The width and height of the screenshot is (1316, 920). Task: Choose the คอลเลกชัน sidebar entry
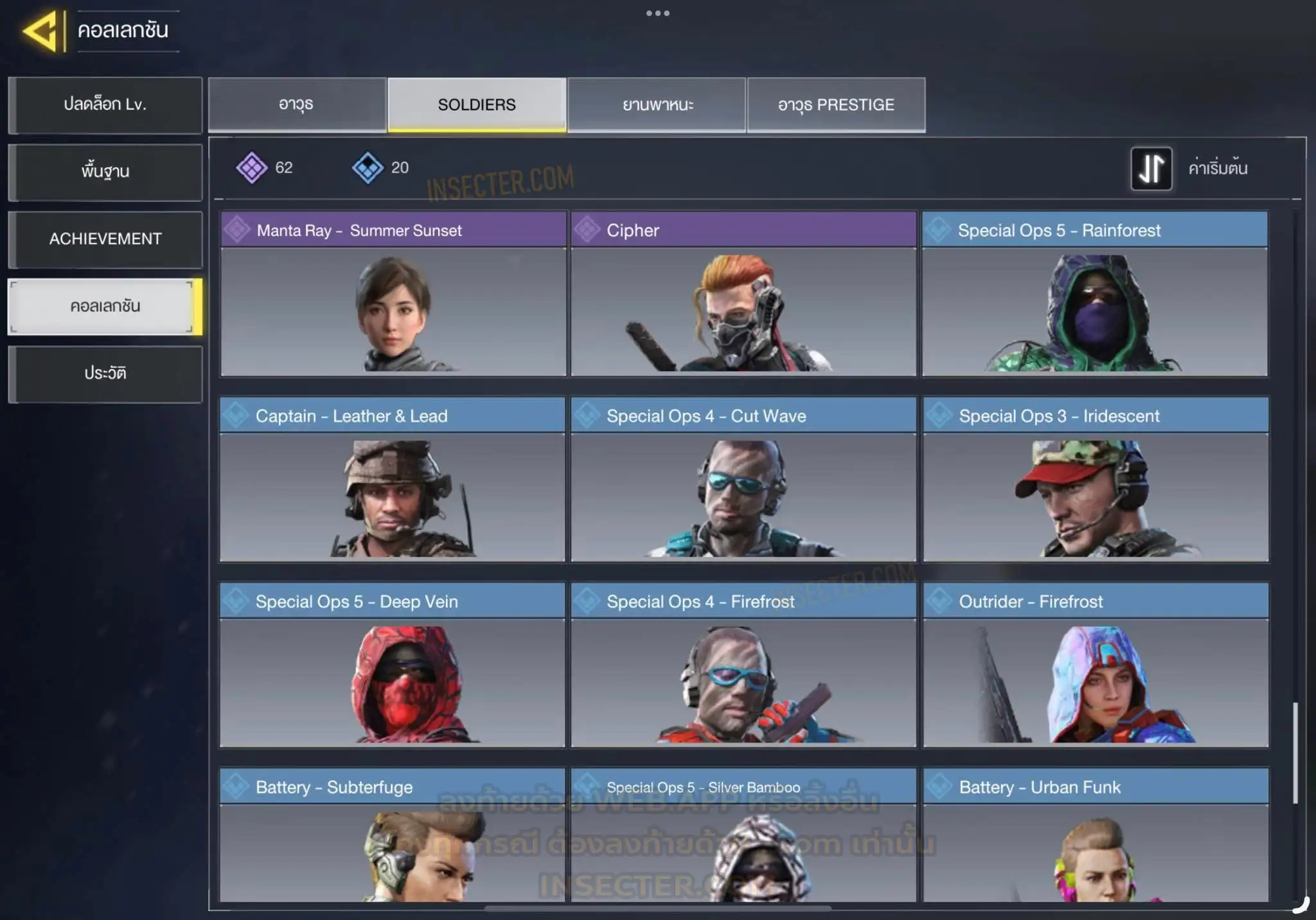tap(105, 307)
